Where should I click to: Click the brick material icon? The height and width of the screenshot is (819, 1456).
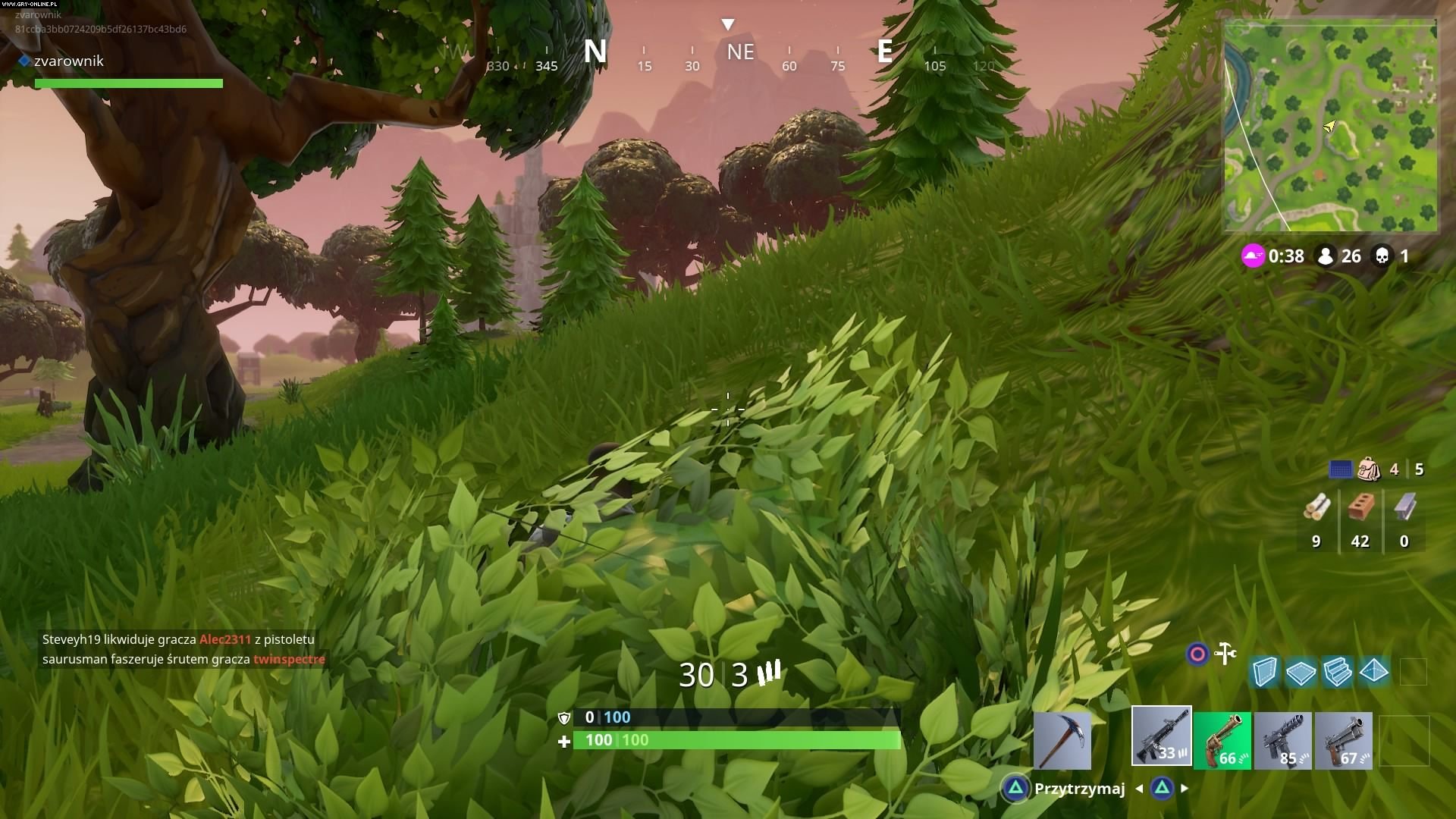1360,504
